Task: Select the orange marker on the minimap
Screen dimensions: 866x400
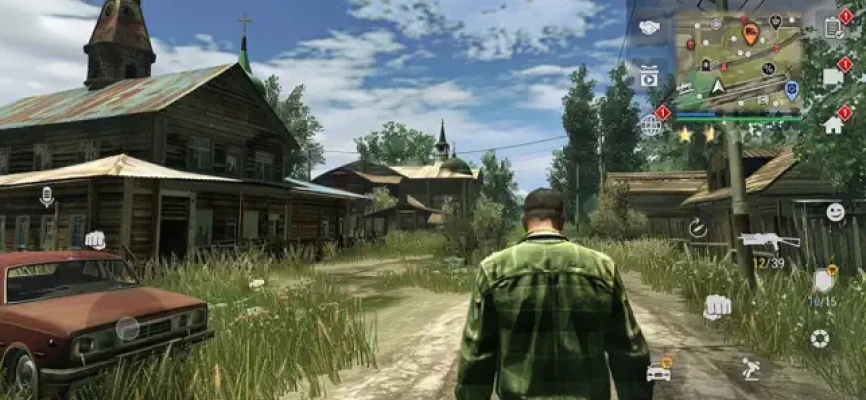Action: (751, 34)
